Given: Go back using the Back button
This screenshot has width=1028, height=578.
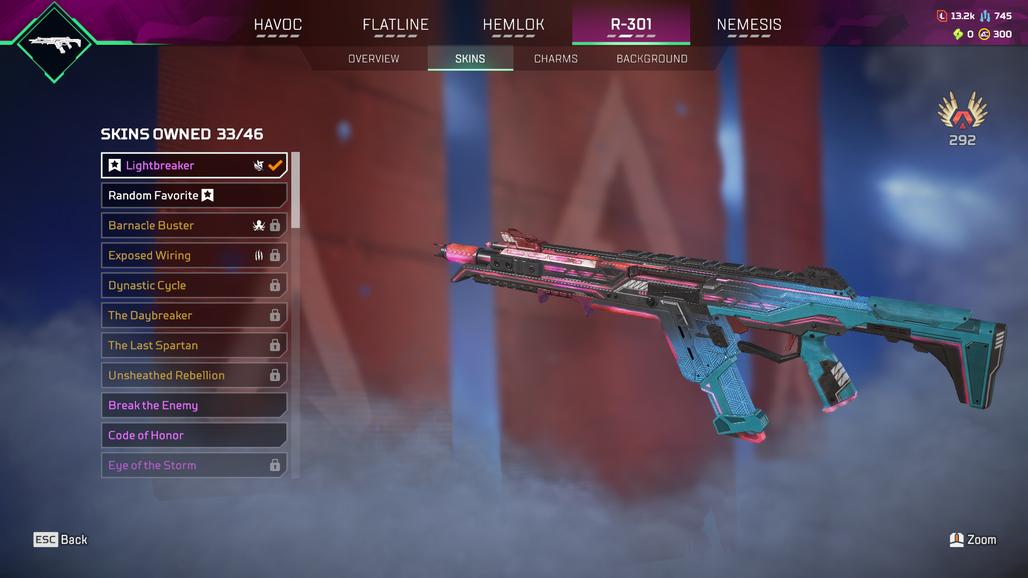Looking at the screenshot, I should [61, 540].
